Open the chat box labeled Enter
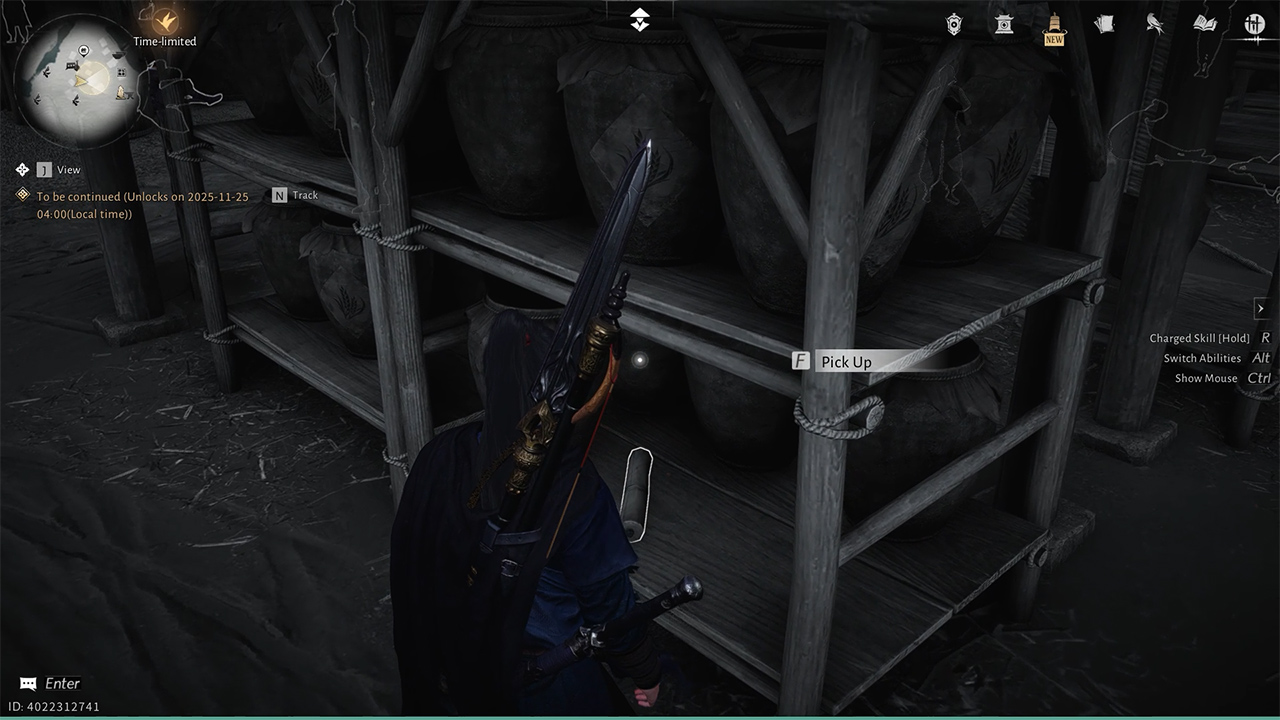1280x720 pixels. pyautogui.click(x=50, y=684)
